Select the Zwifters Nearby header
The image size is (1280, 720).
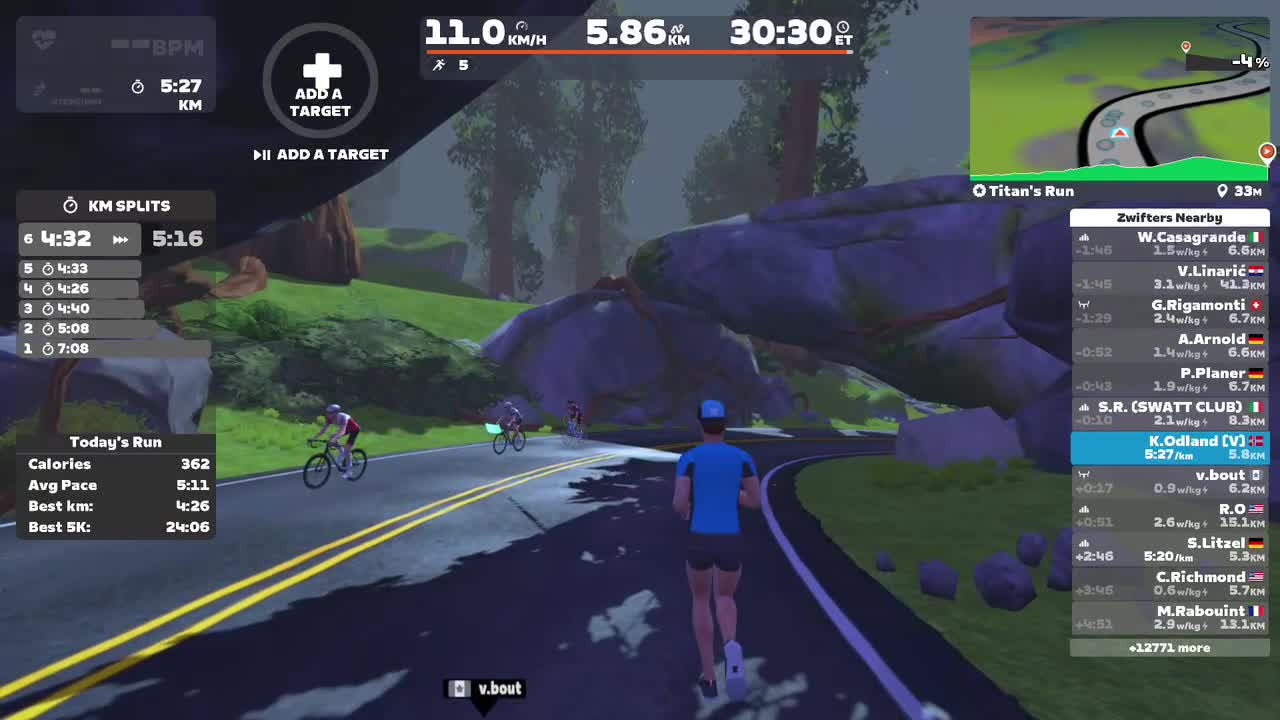click(1170, 217)
